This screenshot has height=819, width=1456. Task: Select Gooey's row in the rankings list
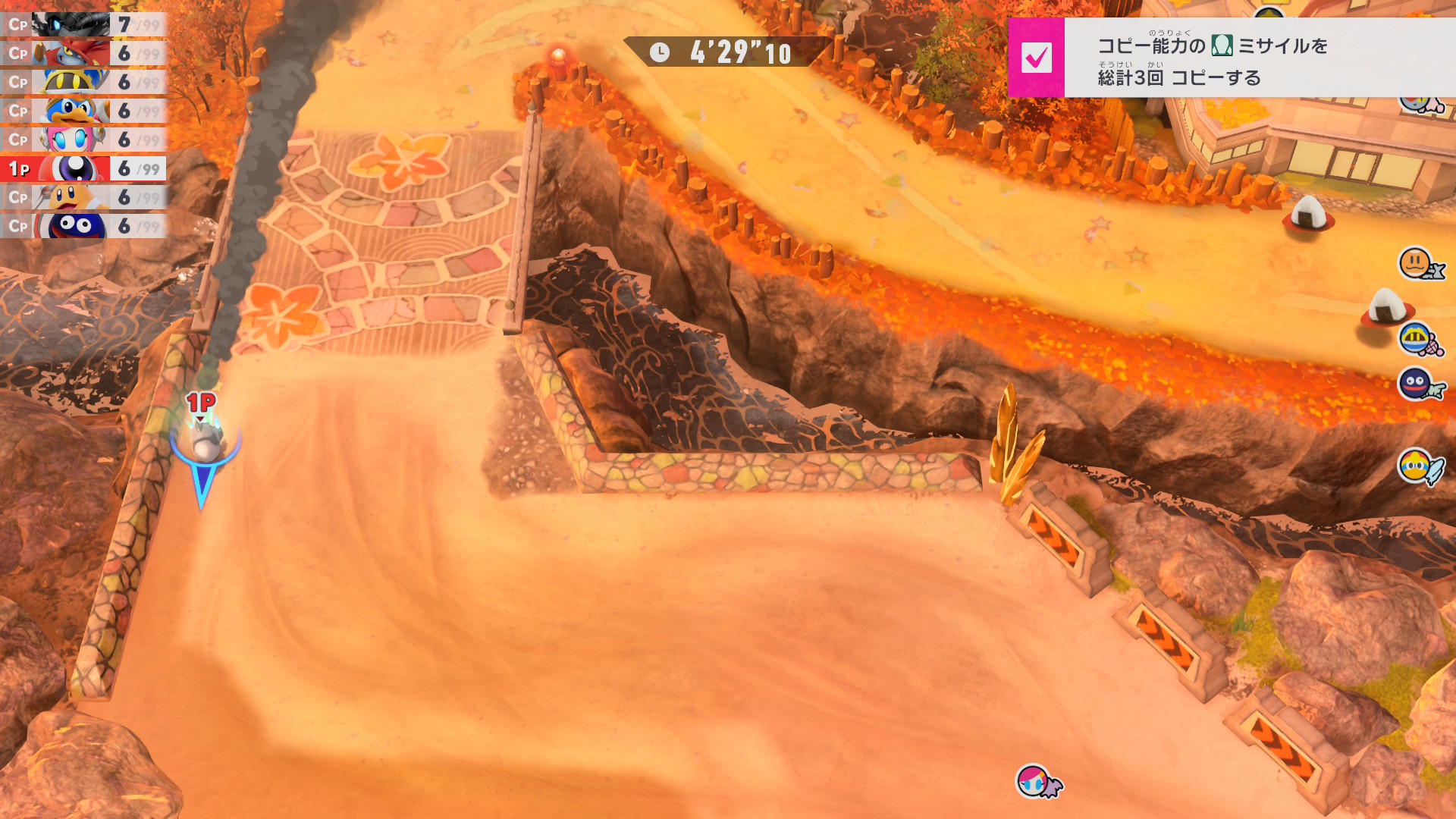(83, 226)
